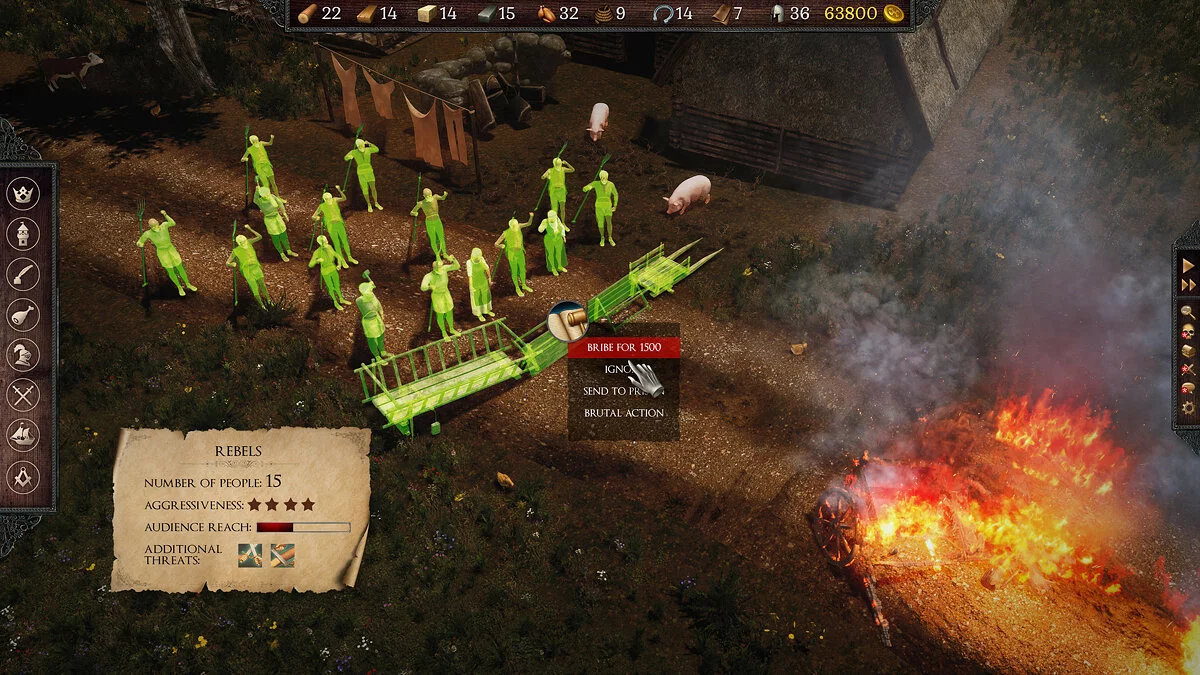Open the skull notification icon

1188,331
